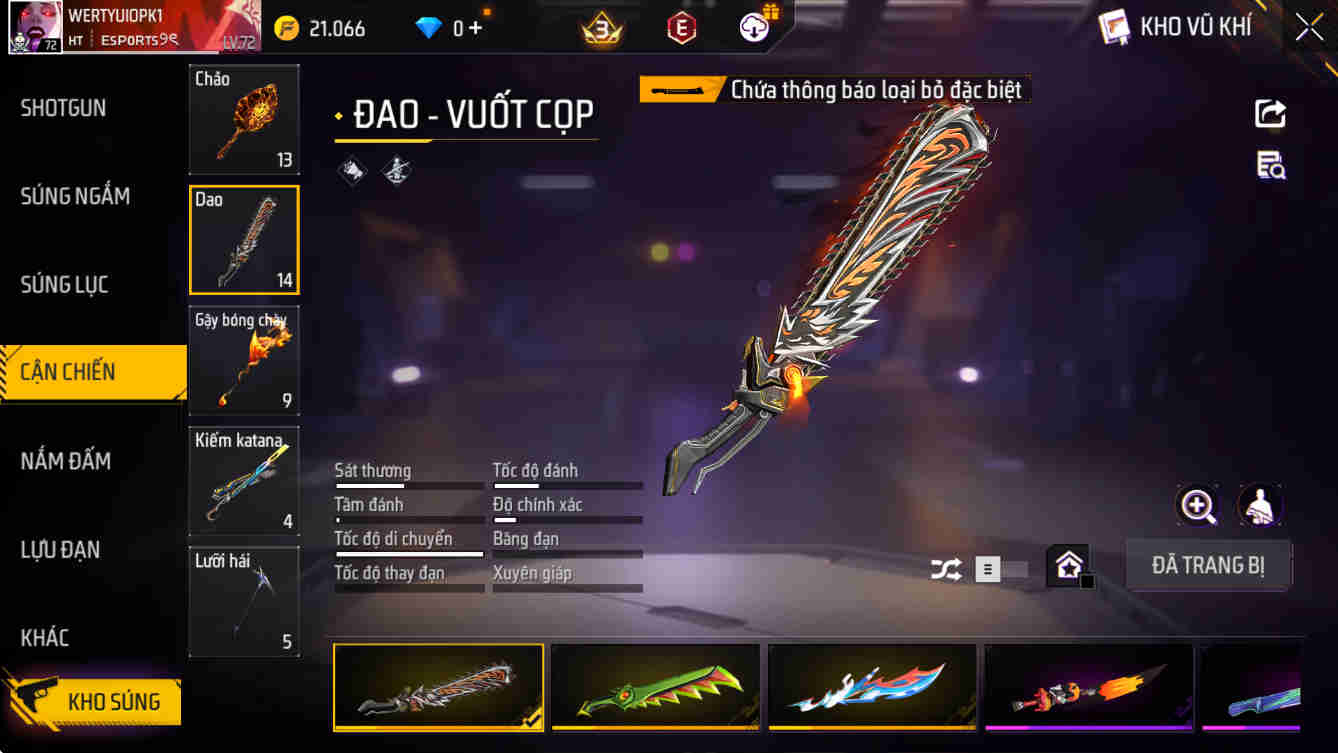Click the gold coin balance icon
This screenshot has width=1338, height=753.
(288, 27)
